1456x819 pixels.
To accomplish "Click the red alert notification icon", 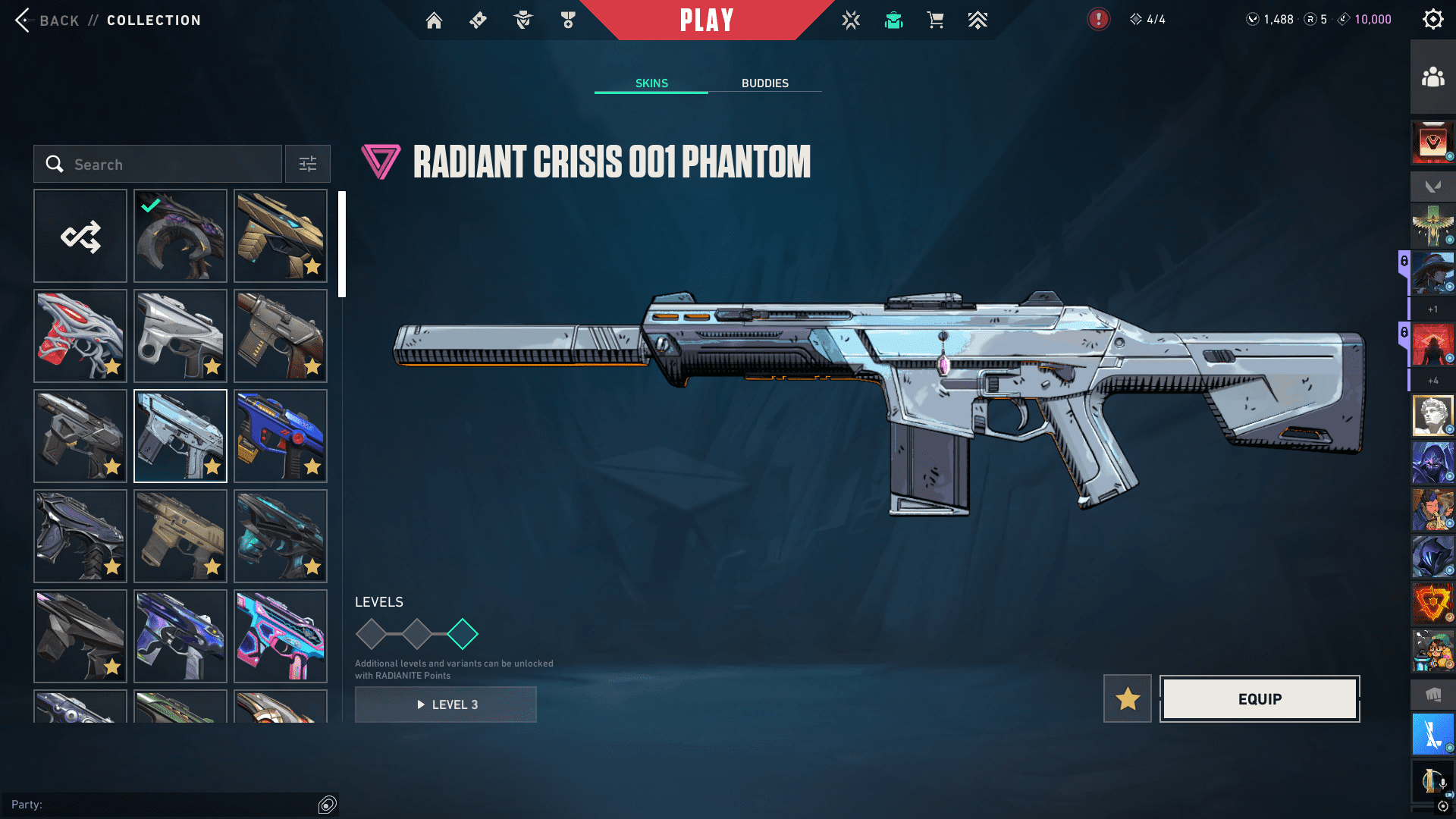I will (1098, 20).
